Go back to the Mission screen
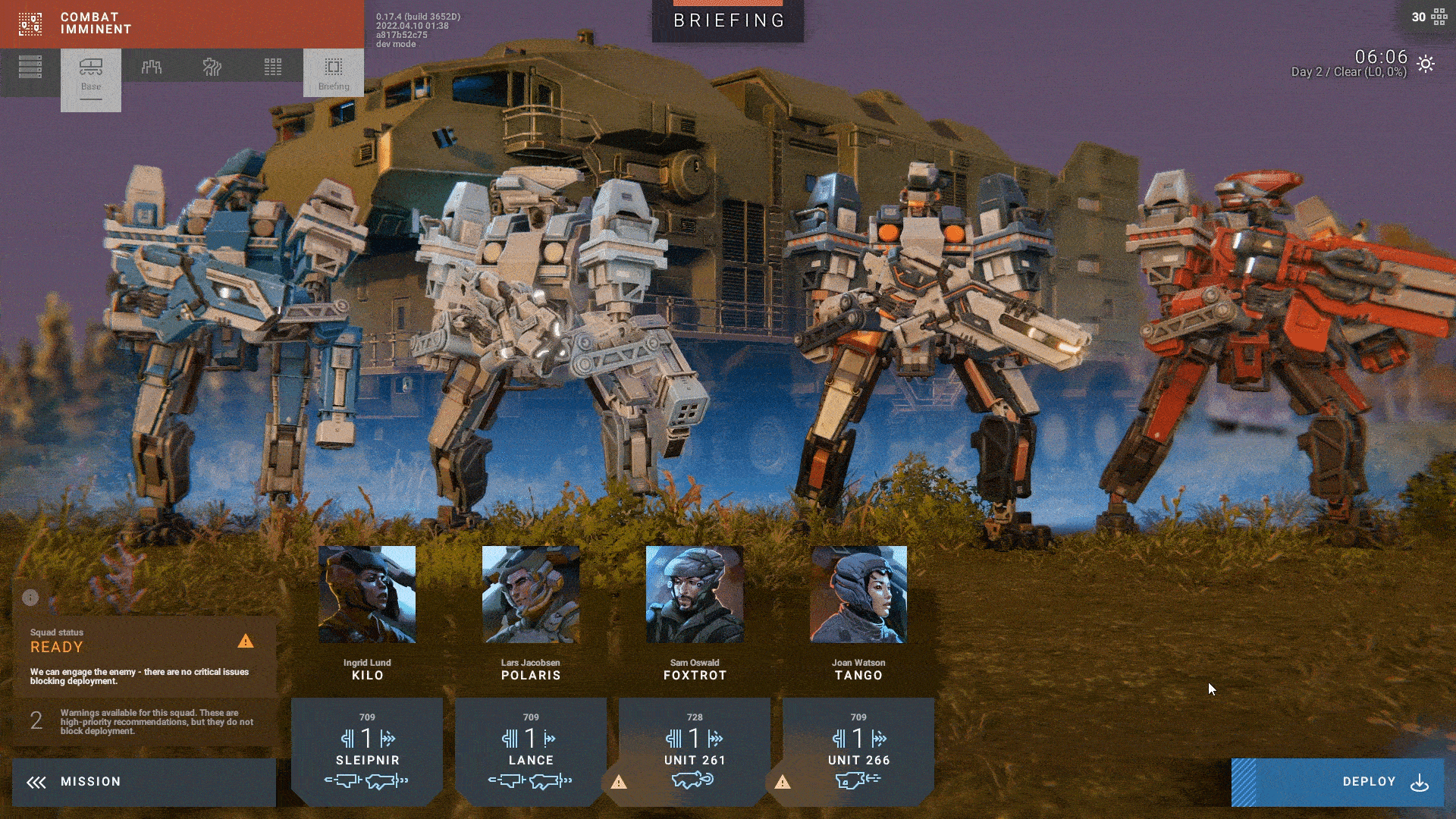The width and height of the screenshot is (1456, 819). coord(144,782)
